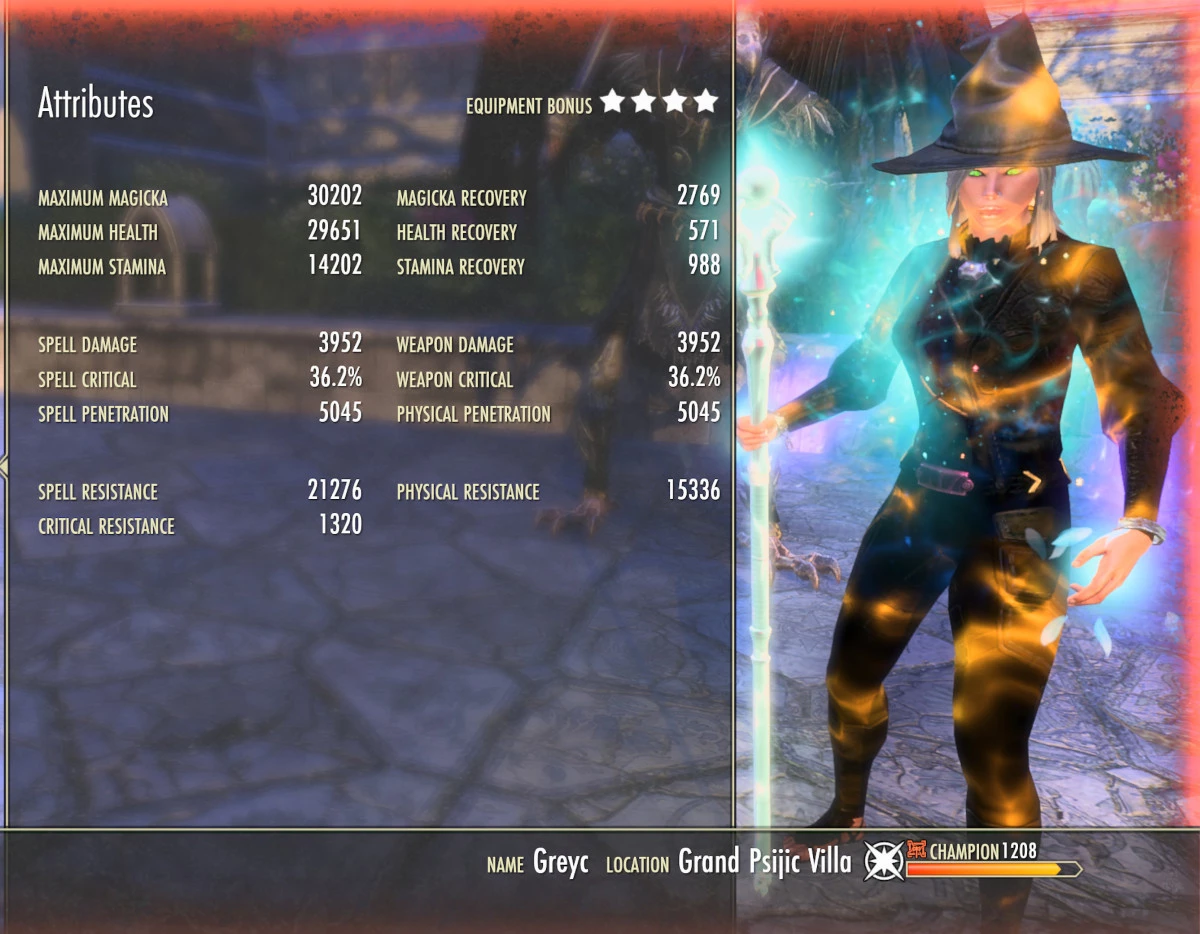Highlight the Weapon Critical stat
This screenshot has width=1200, height=934.
tap(558, 379)
